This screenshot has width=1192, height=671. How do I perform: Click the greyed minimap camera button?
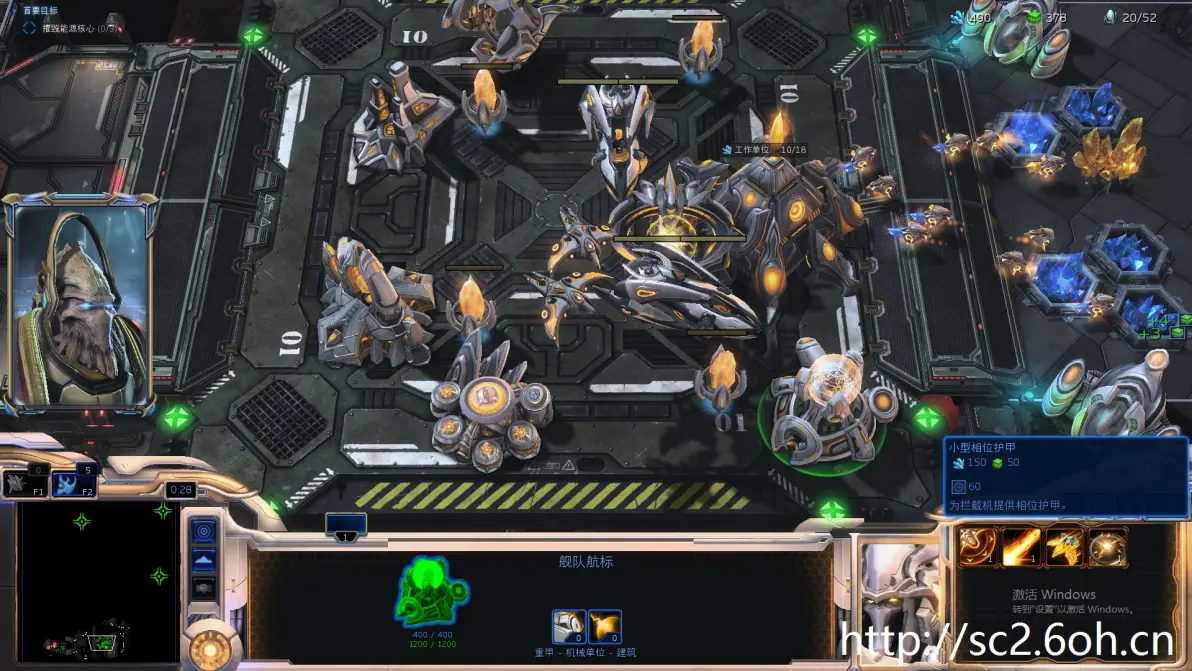coord(204,588)
